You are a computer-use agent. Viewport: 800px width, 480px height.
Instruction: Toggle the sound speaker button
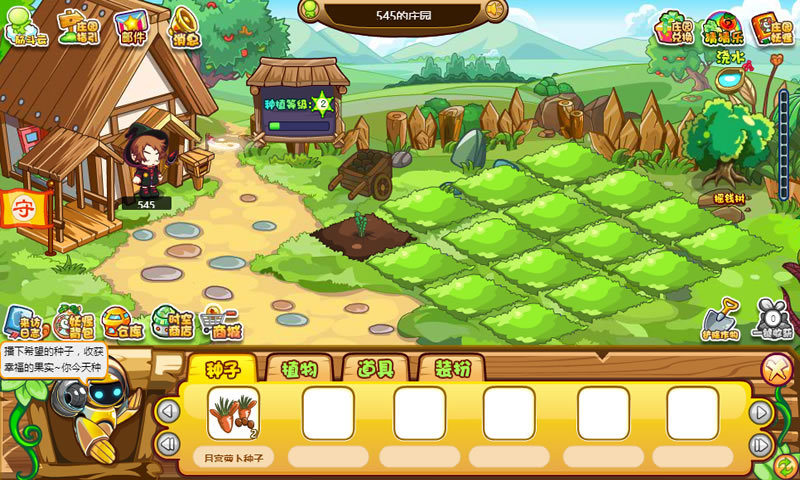click(x=494, y=10)
